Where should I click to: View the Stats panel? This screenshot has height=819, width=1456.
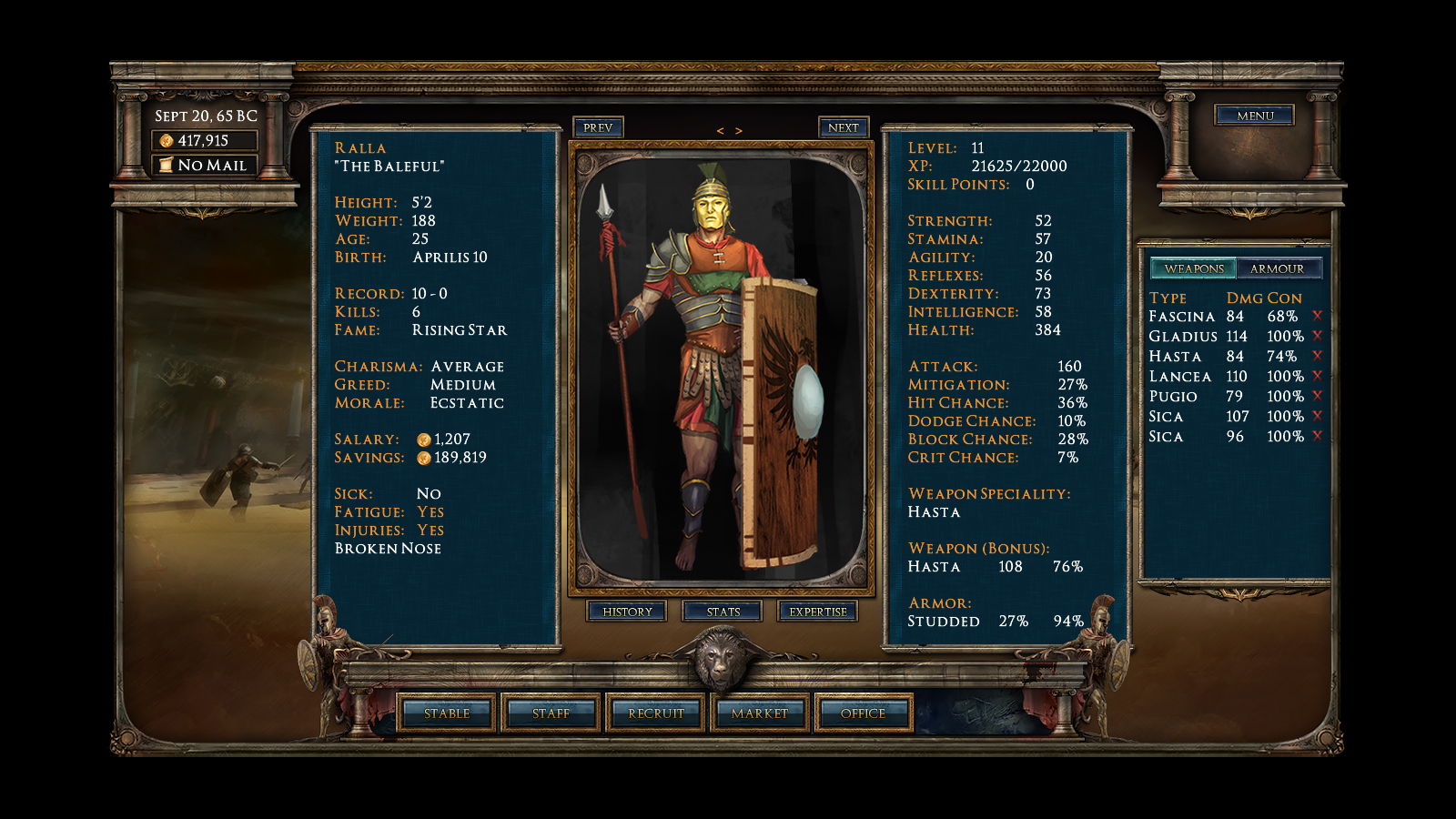723,612
